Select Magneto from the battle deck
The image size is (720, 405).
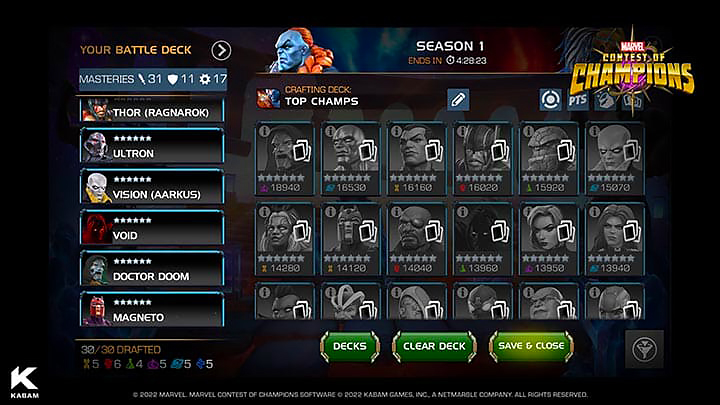(152, 309)
